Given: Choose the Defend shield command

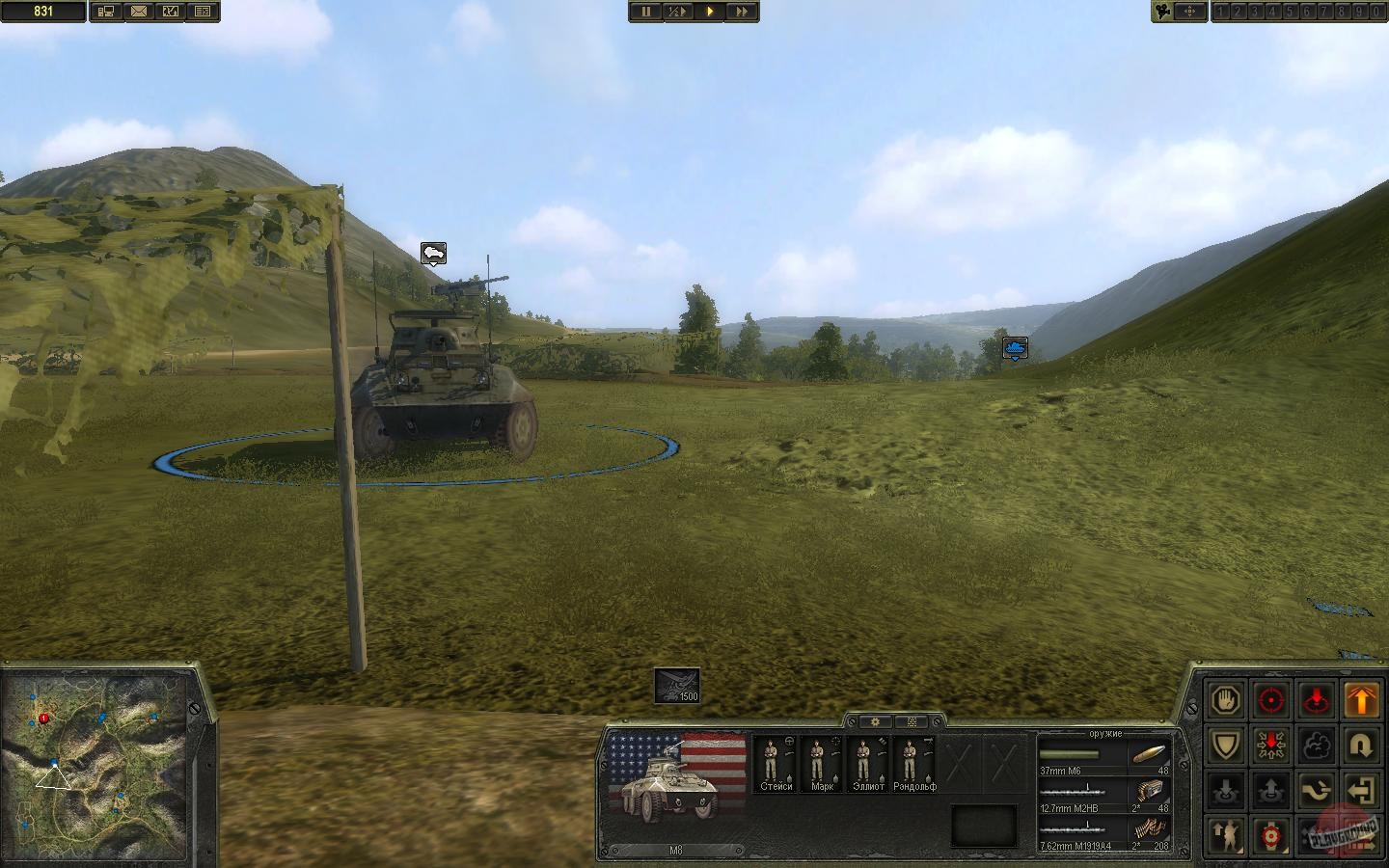Looking at the screenshot, I should tap(1226, 744).
